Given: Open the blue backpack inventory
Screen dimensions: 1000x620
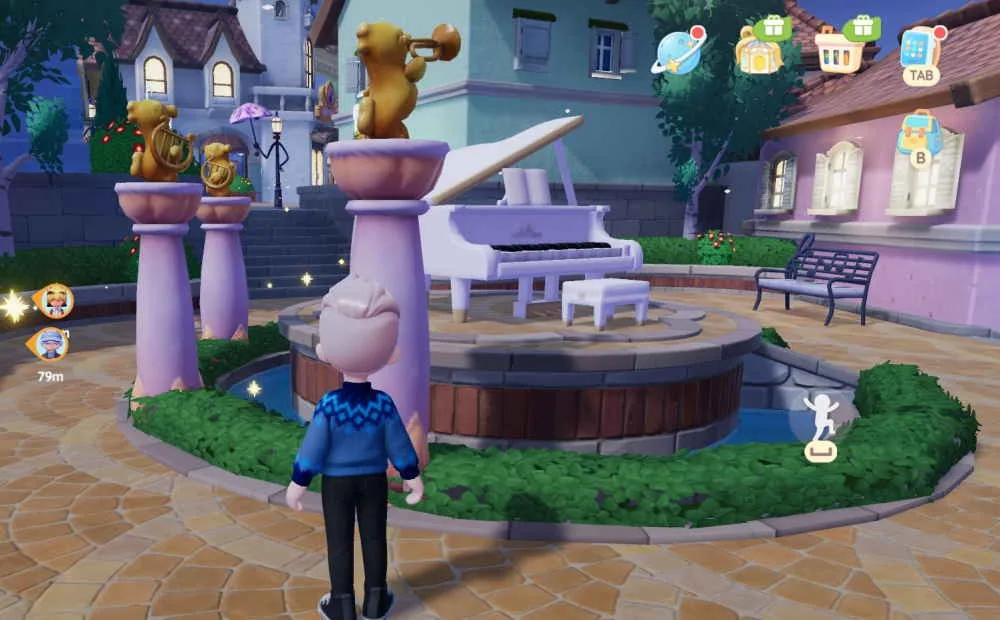Looking at the screenshot, I should pos(920,133).
